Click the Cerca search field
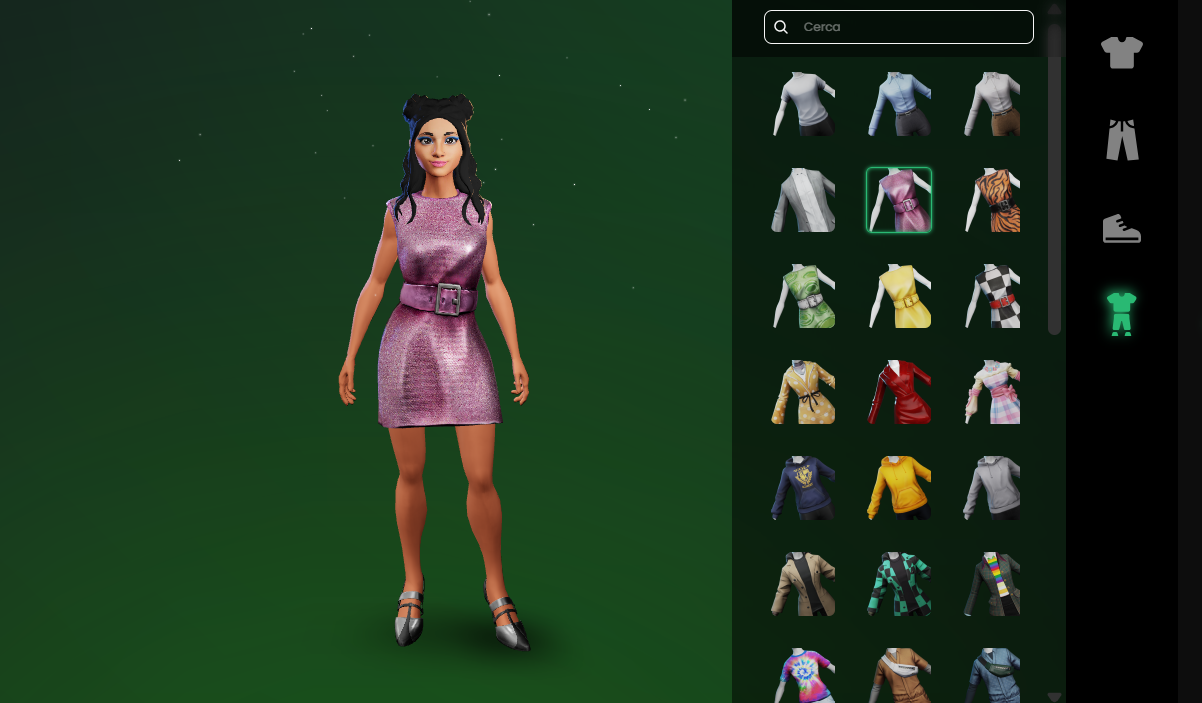 [x=910, y=27]
